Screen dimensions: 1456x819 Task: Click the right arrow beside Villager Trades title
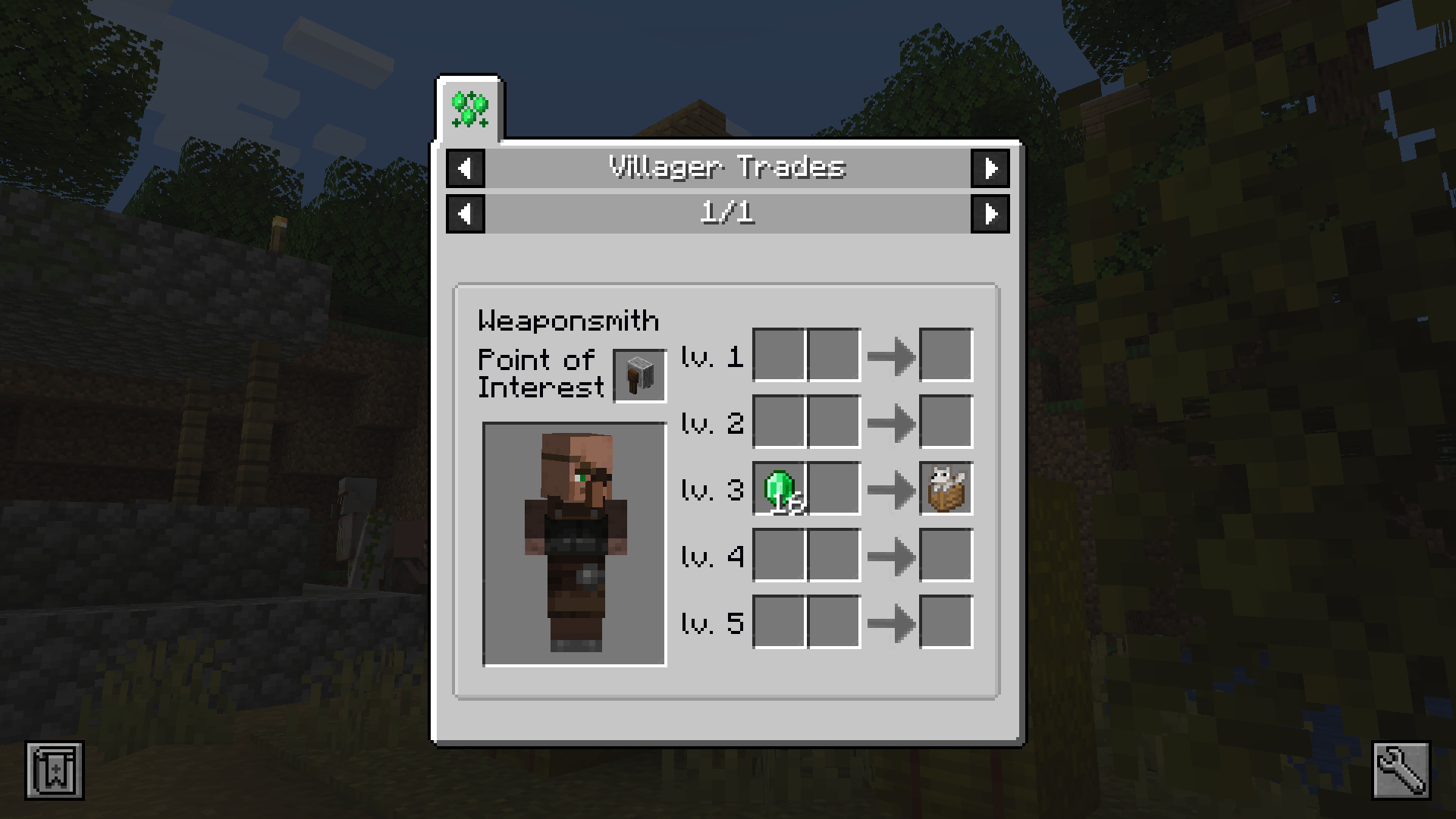(990, 168)
